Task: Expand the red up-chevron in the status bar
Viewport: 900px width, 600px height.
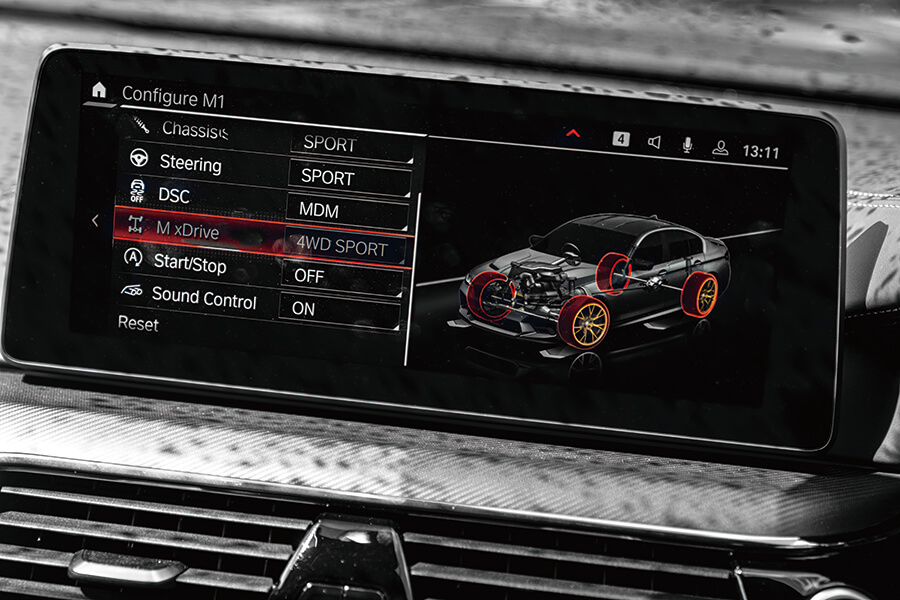Action: pyautogui.click(x=573, y=132)
